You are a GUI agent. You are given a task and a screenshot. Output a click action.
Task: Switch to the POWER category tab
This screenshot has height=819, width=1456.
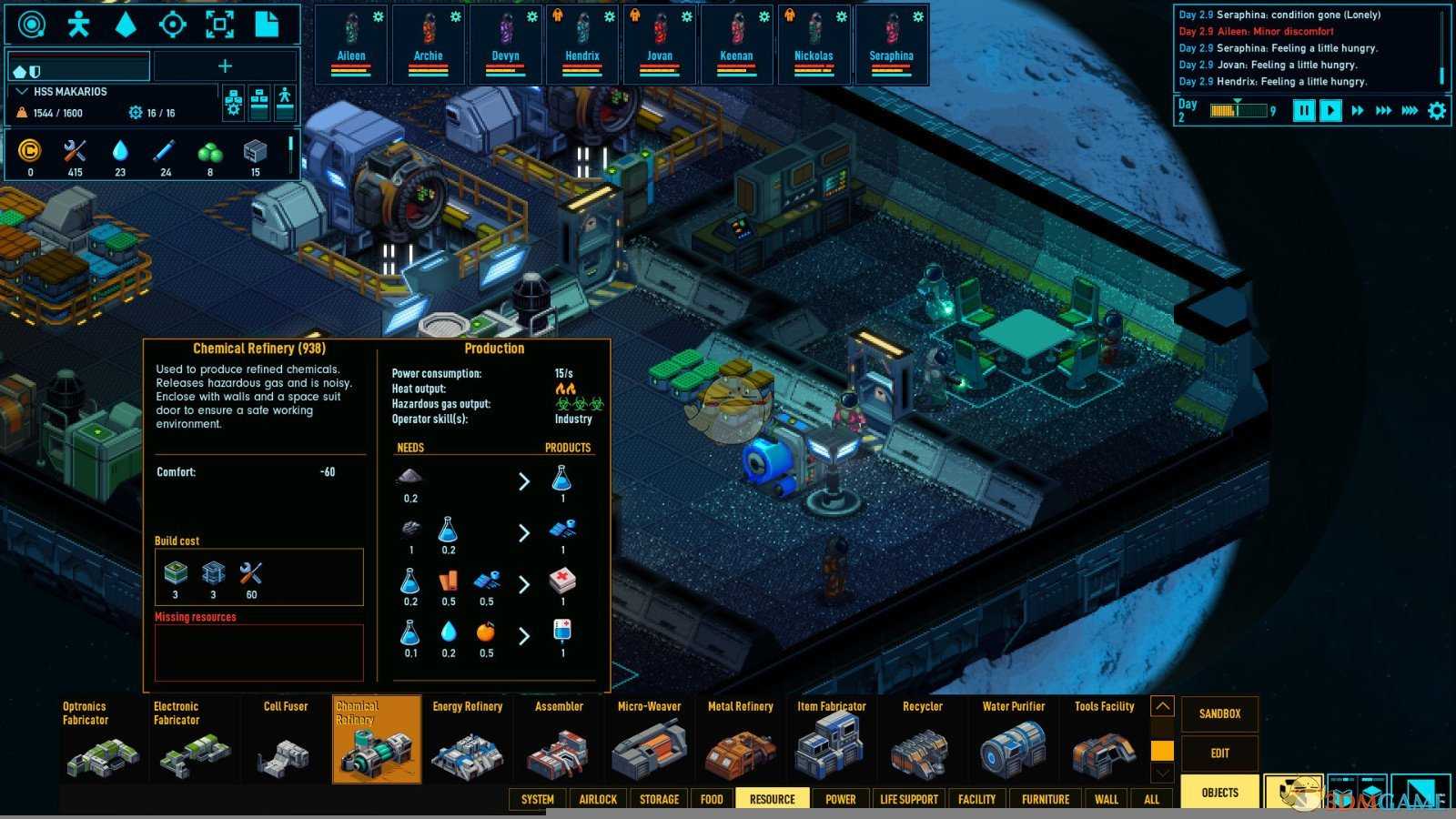840,799
